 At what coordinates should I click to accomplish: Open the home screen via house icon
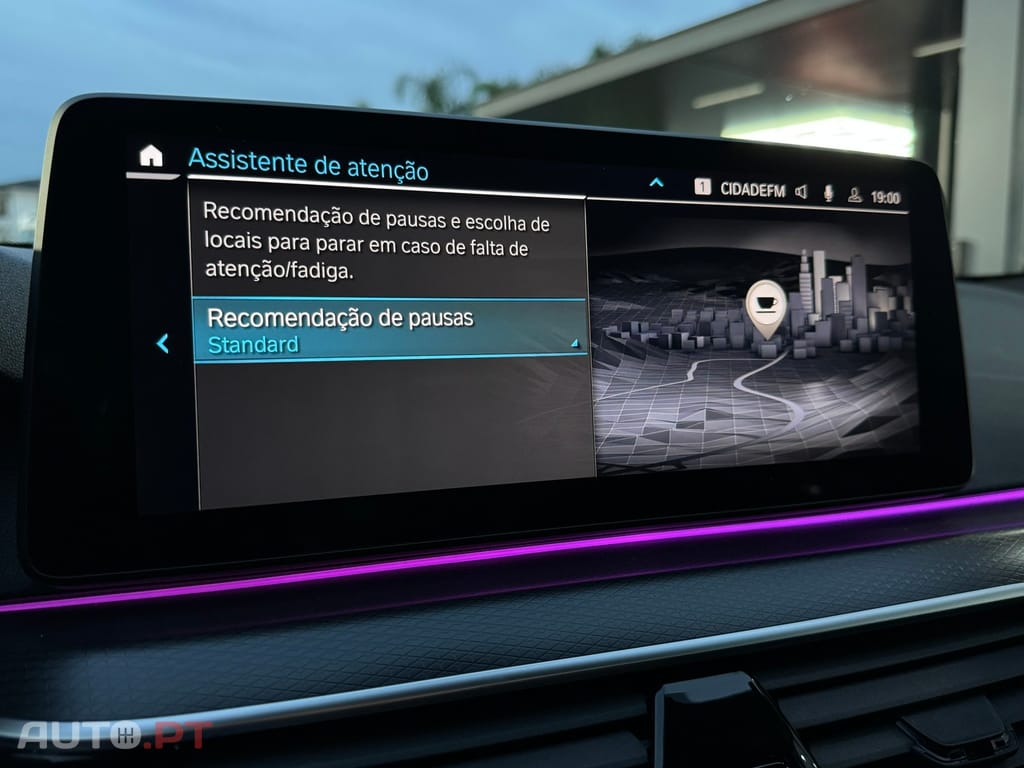(151, 156)
